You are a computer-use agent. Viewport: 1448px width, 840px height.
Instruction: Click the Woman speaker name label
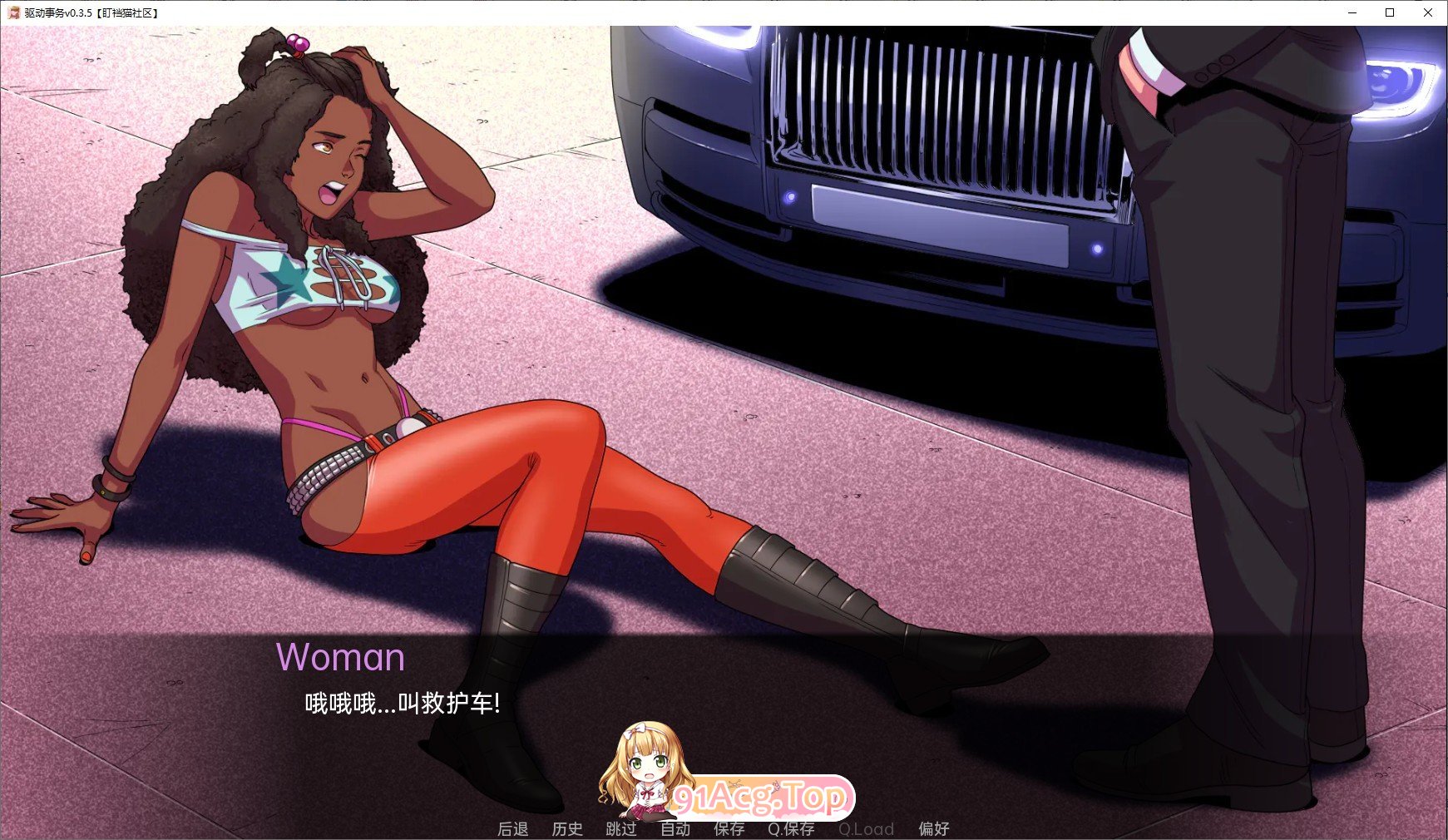(x=342, y=658)
